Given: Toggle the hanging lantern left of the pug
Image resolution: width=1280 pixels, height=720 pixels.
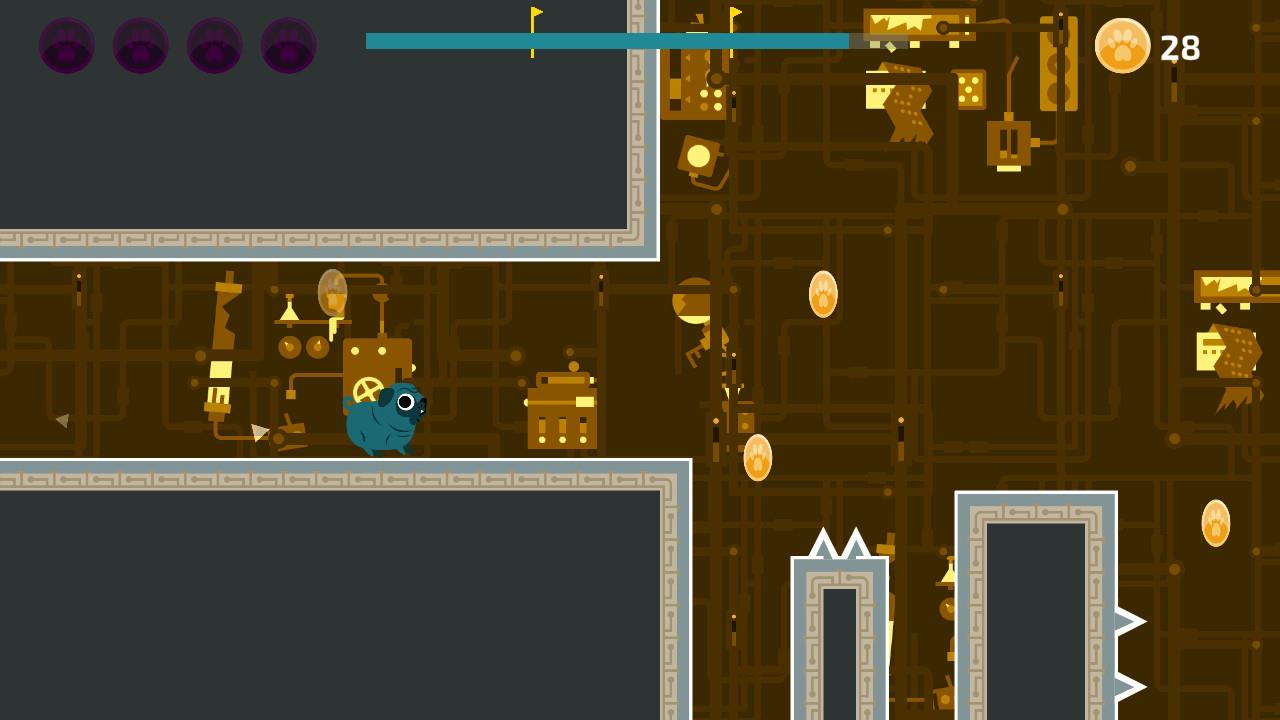Looking at the screenshot, I should (330, 295).
